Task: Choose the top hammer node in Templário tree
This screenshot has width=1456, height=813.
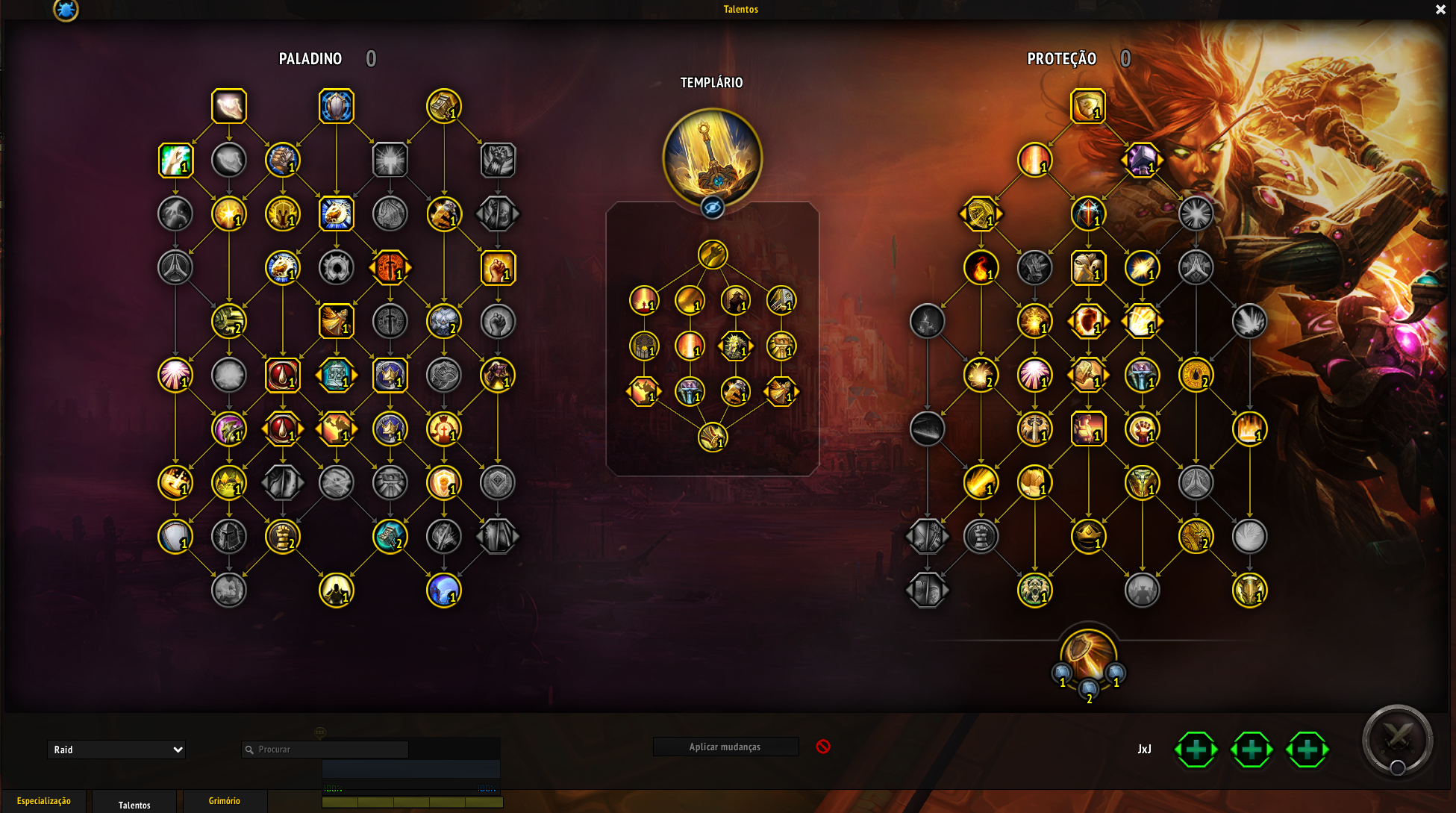Action: (713, 255)
